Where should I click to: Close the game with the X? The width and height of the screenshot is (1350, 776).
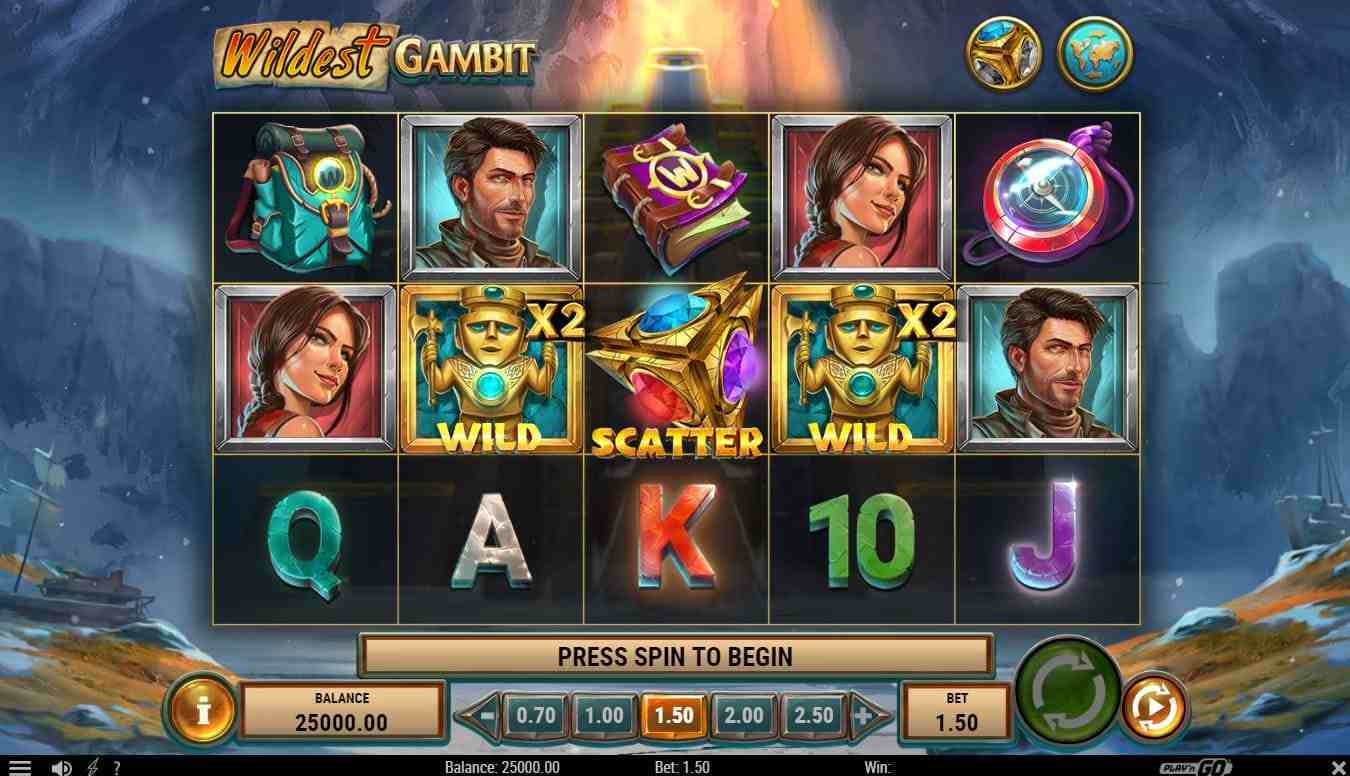coord(1338,767)
